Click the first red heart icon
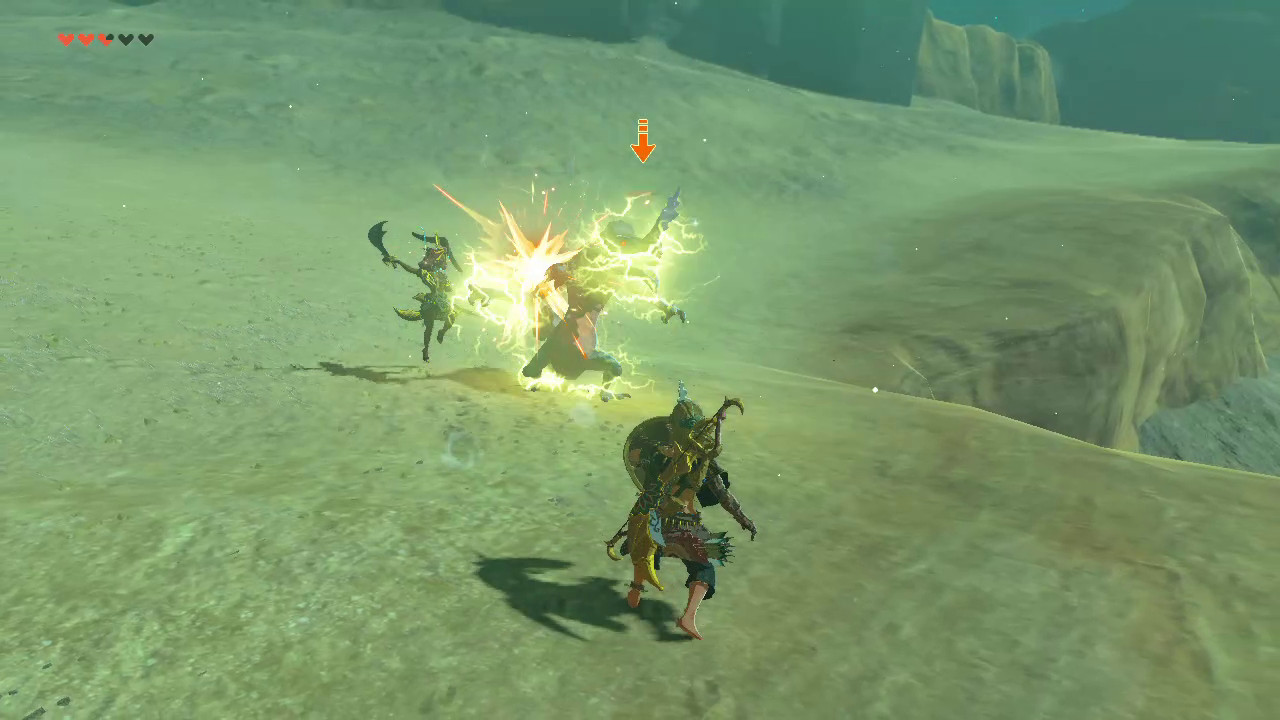This screenshot has height=720, width=1280. [x=65, y=40]
